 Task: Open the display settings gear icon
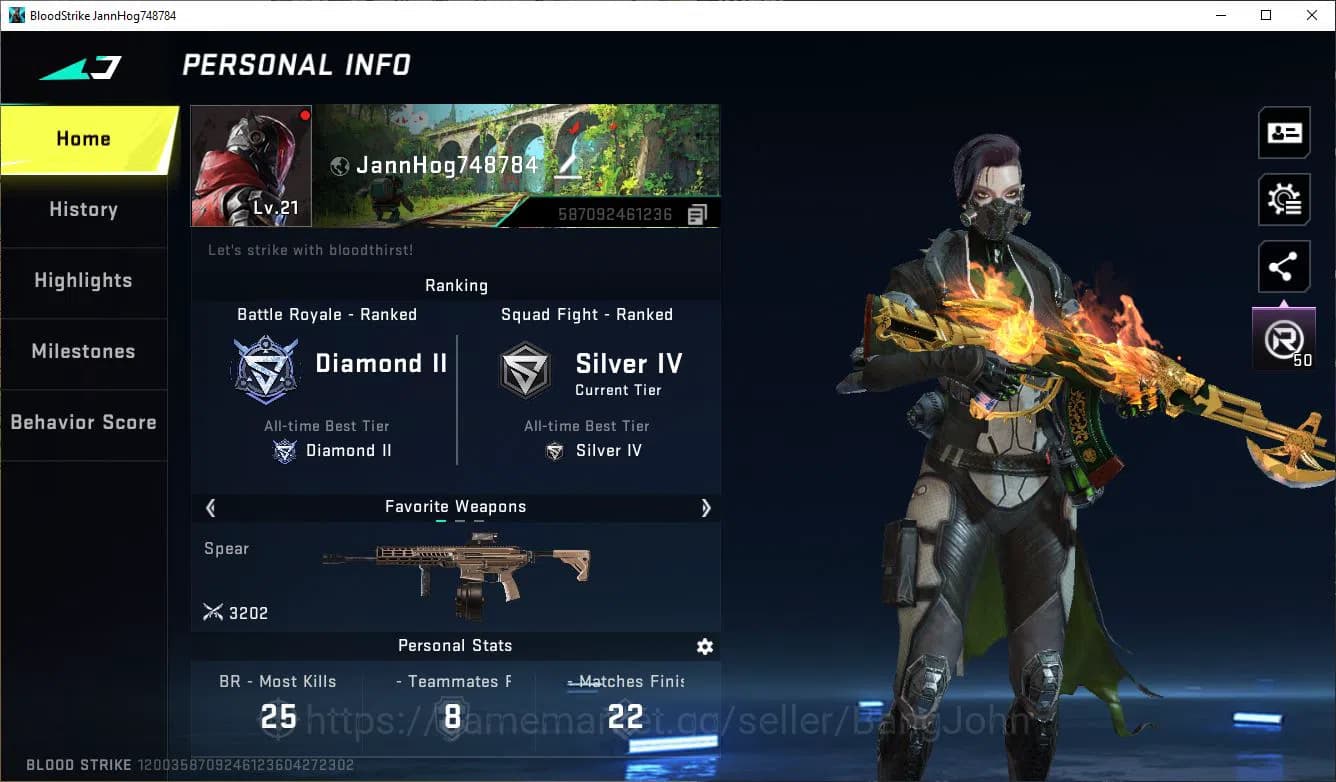click(1284, 199)
